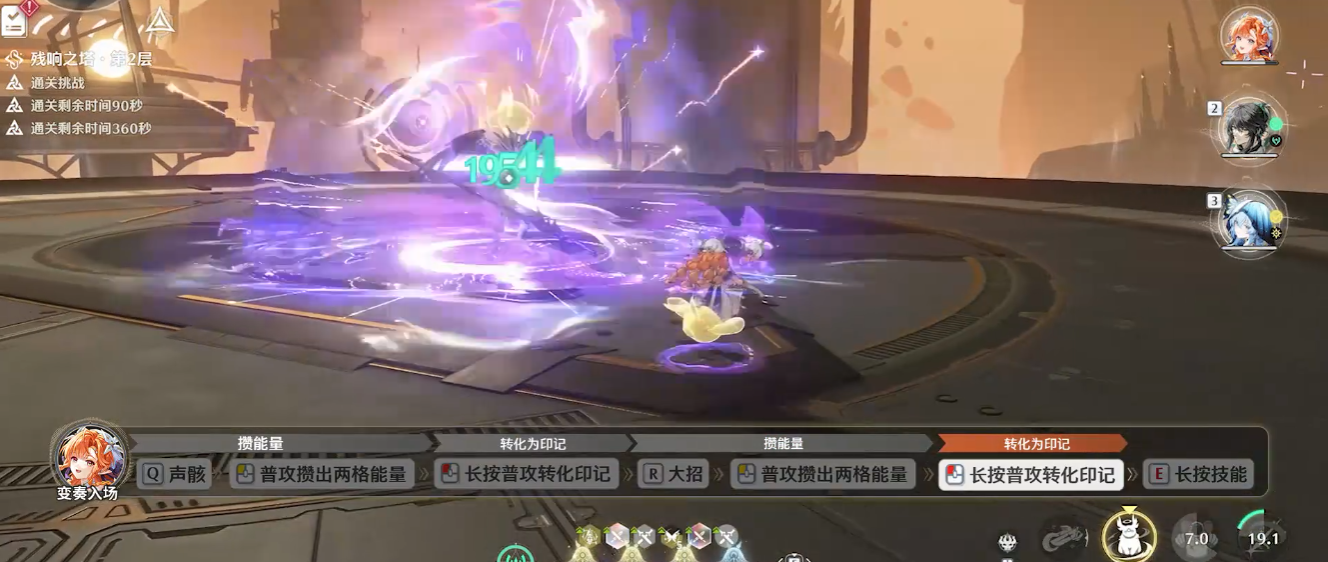Click the highlighted 长按普攻转化印记 combo step

tap(1031, 475)
